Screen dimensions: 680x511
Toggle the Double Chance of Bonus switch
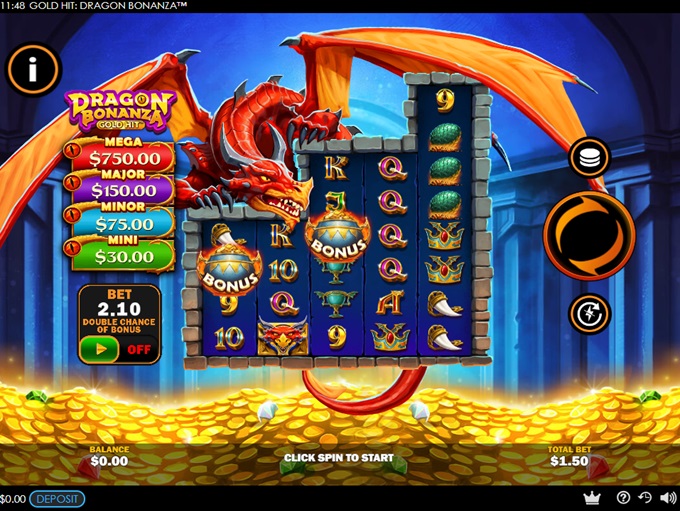[119, 350]
